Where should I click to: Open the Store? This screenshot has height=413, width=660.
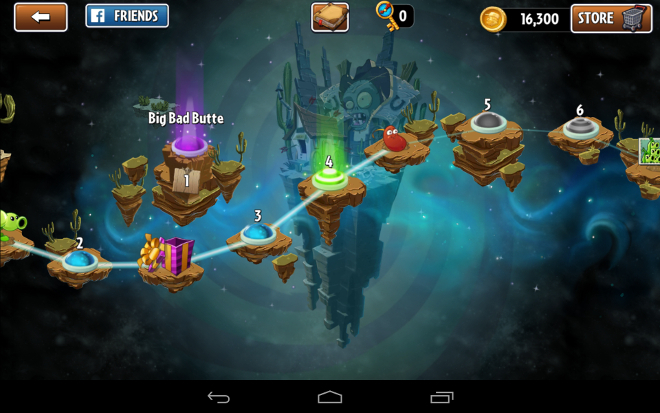(x=611, y=18)
